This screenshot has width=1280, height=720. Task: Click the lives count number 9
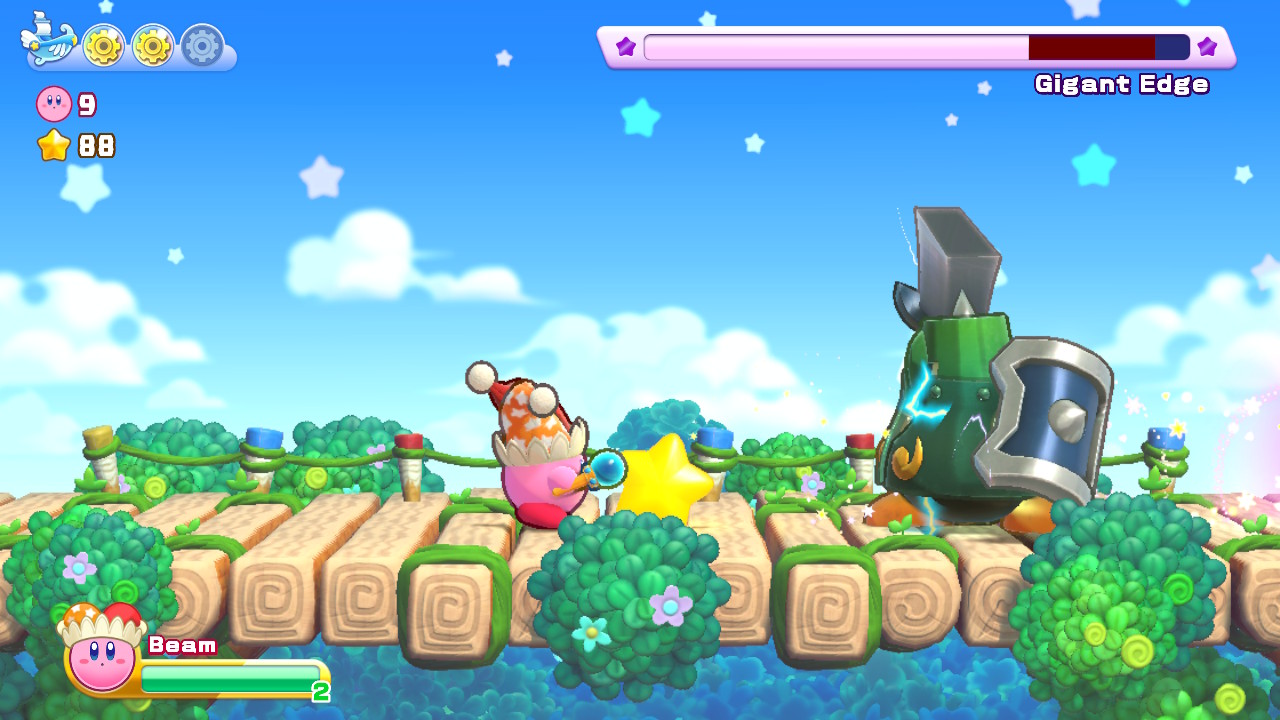click(86, 104)
